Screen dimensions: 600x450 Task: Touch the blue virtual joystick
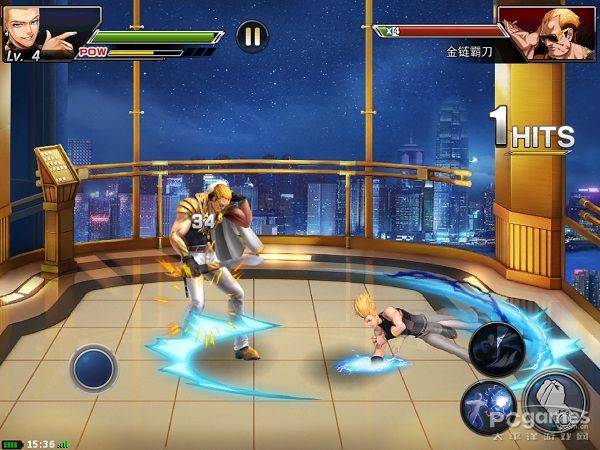click(94, 368)
